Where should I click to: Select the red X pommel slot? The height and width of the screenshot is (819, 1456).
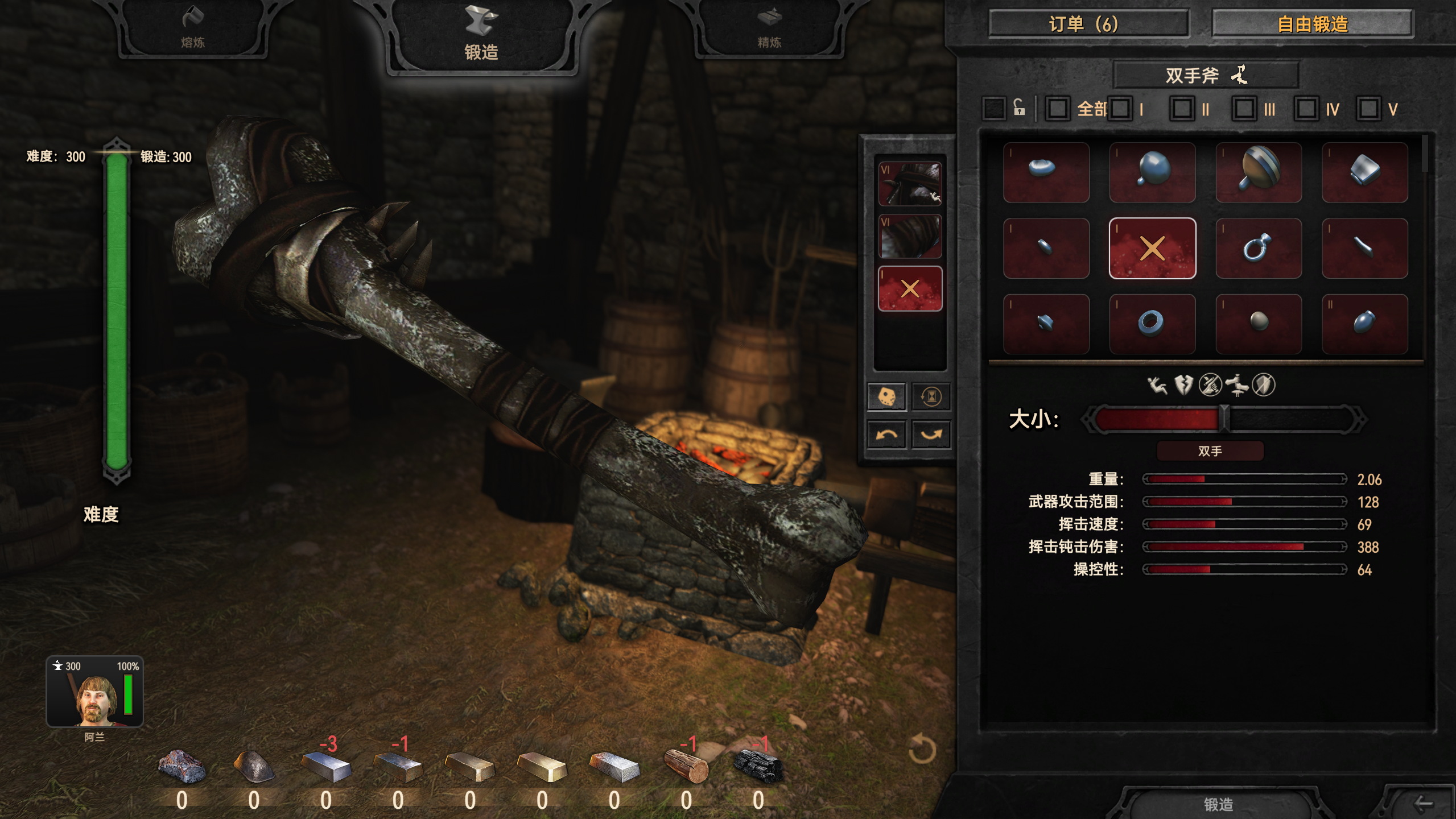click(910, 288)
